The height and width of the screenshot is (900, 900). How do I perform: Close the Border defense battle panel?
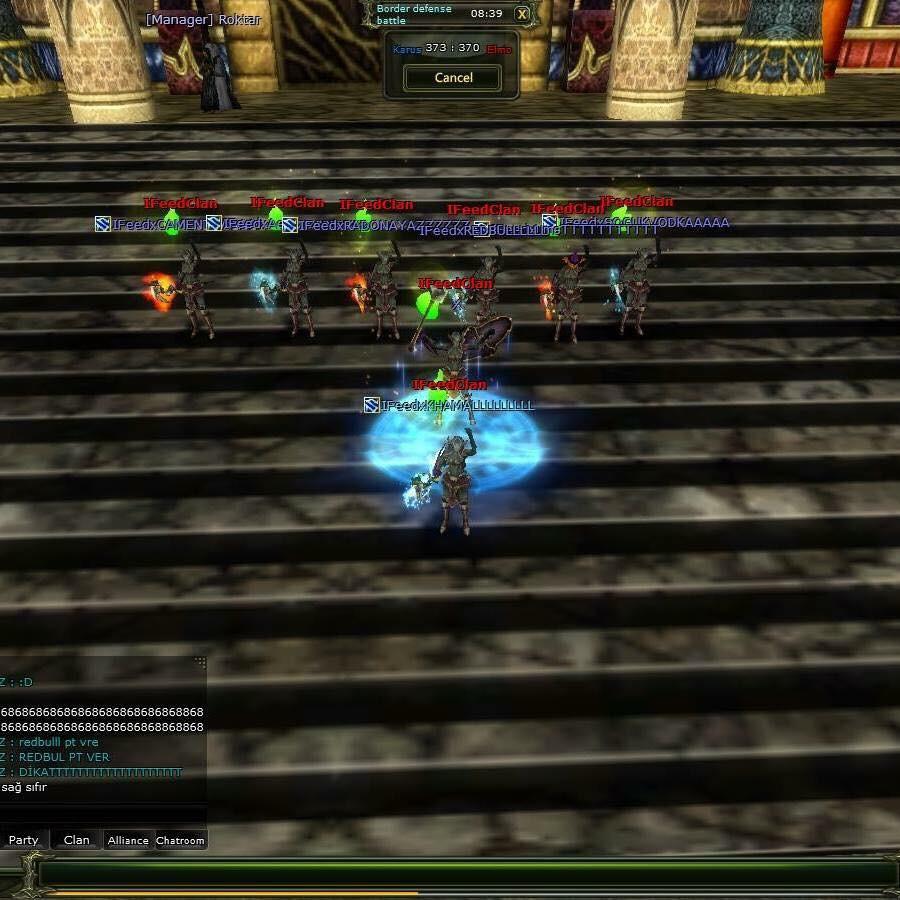[x=522, y=14]
